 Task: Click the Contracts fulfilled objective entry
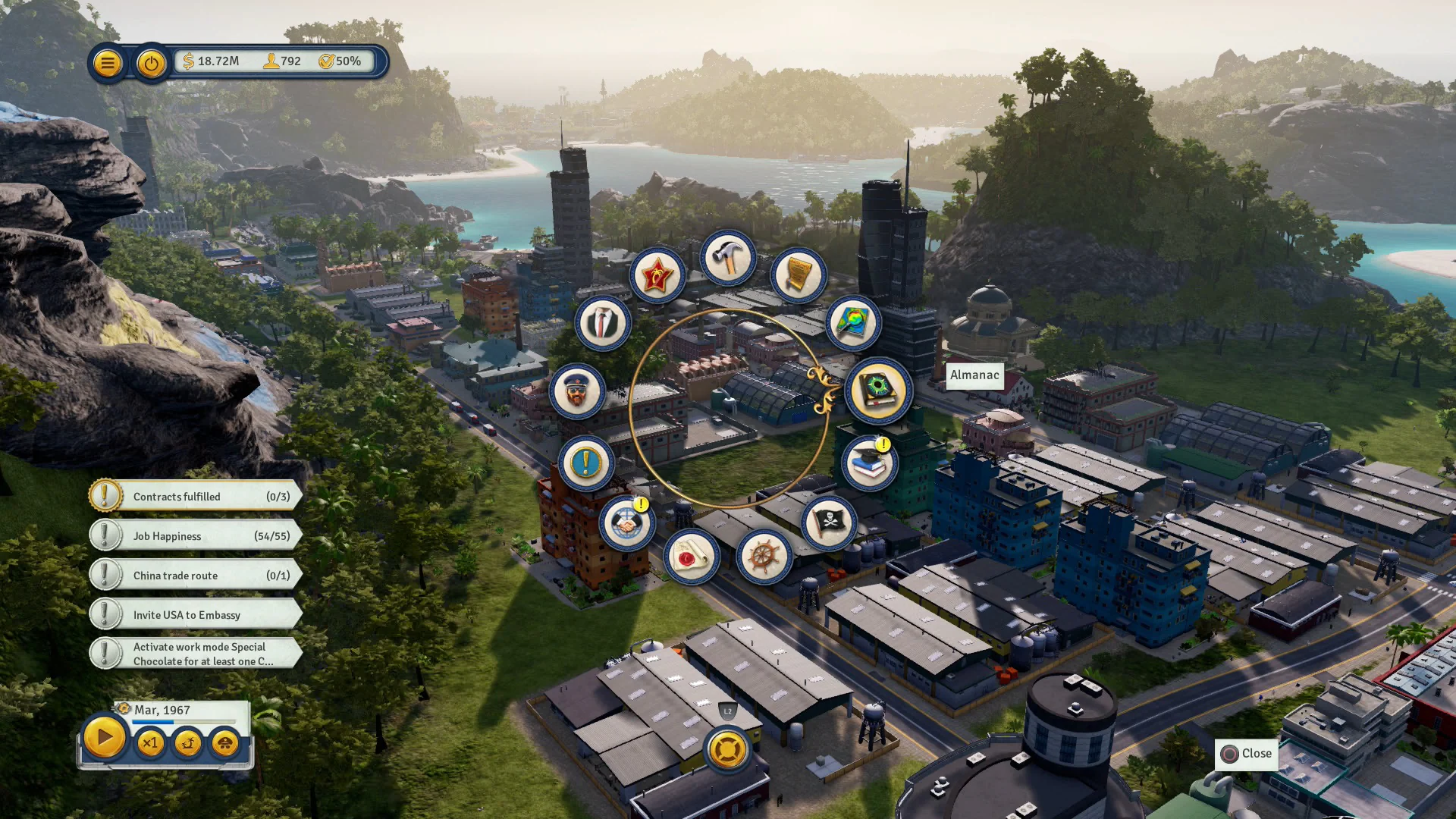(193, 496)
